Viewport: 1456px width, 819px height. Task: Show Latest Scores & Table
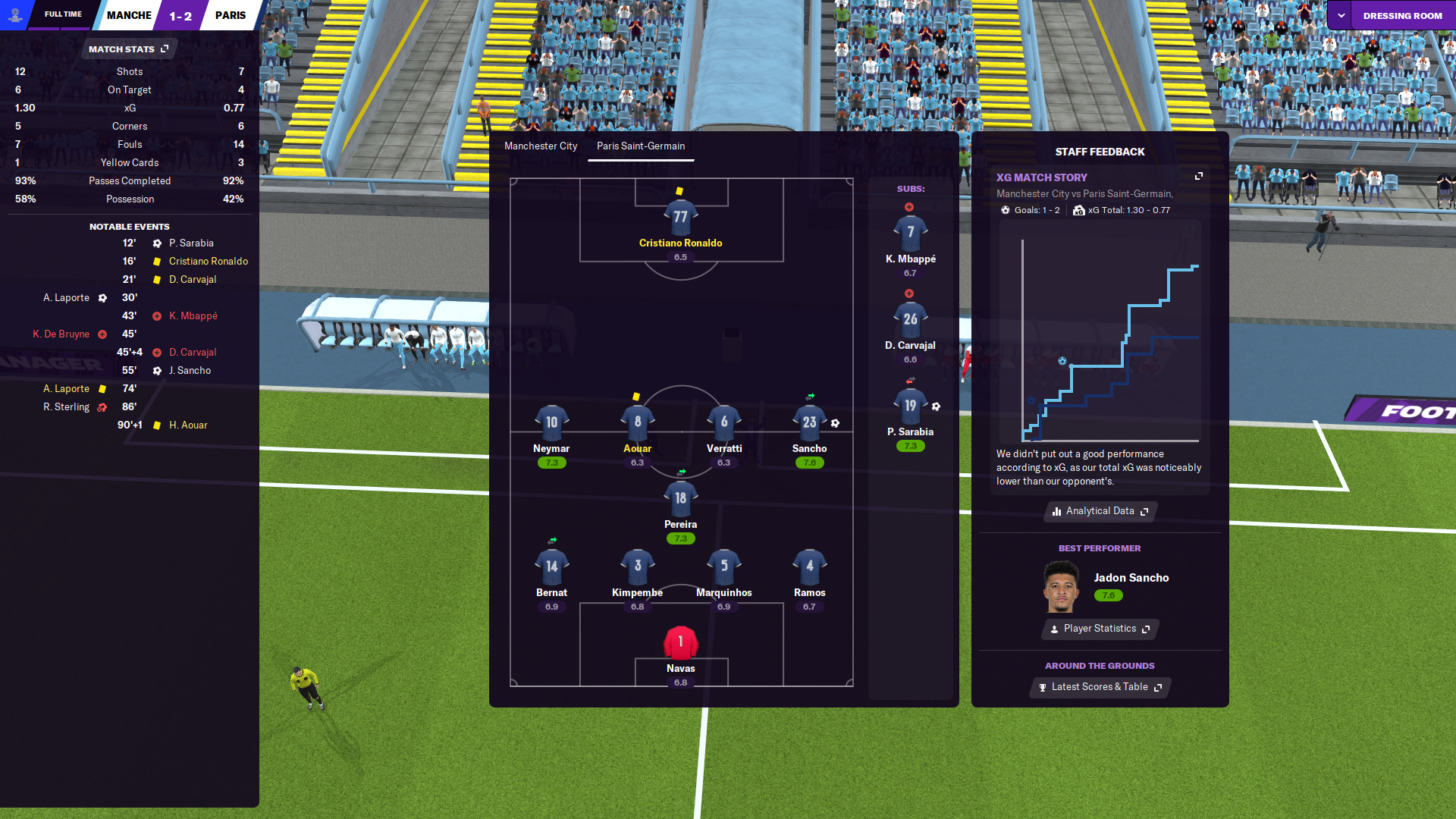click(x=1100, y=687)
